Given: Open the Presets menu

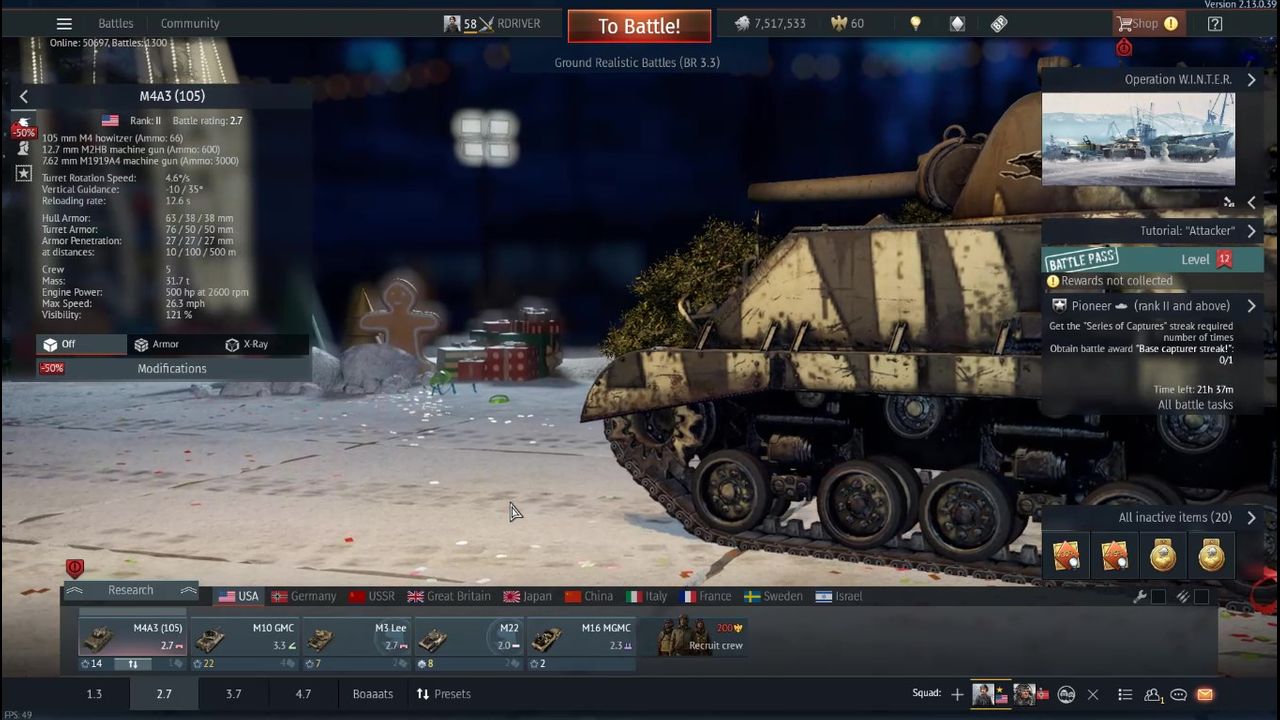Looking at the screenshot, I should [443, 694].
